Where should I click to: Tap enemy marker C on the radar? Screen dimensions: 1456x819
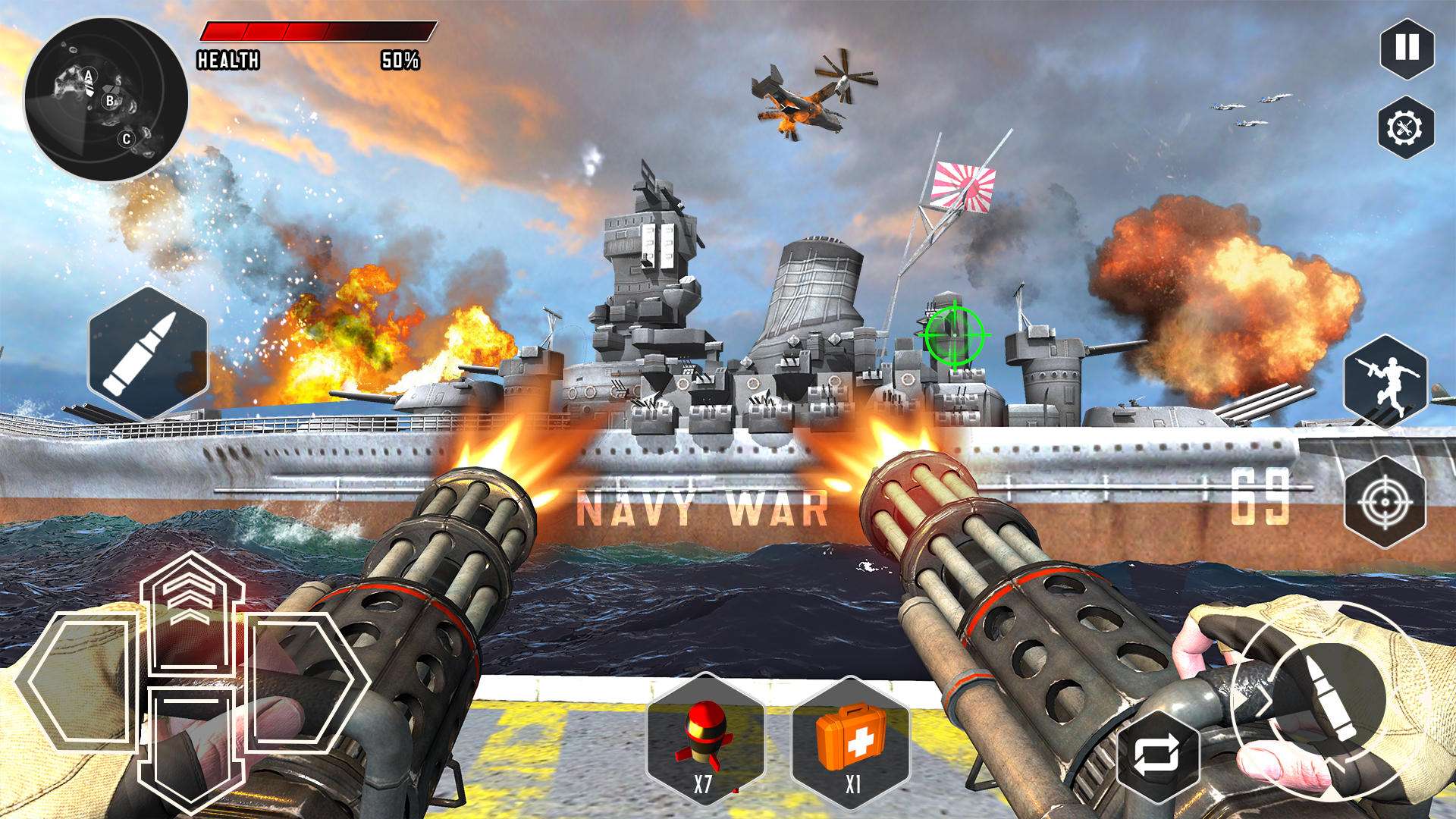[x=126, y=139]
